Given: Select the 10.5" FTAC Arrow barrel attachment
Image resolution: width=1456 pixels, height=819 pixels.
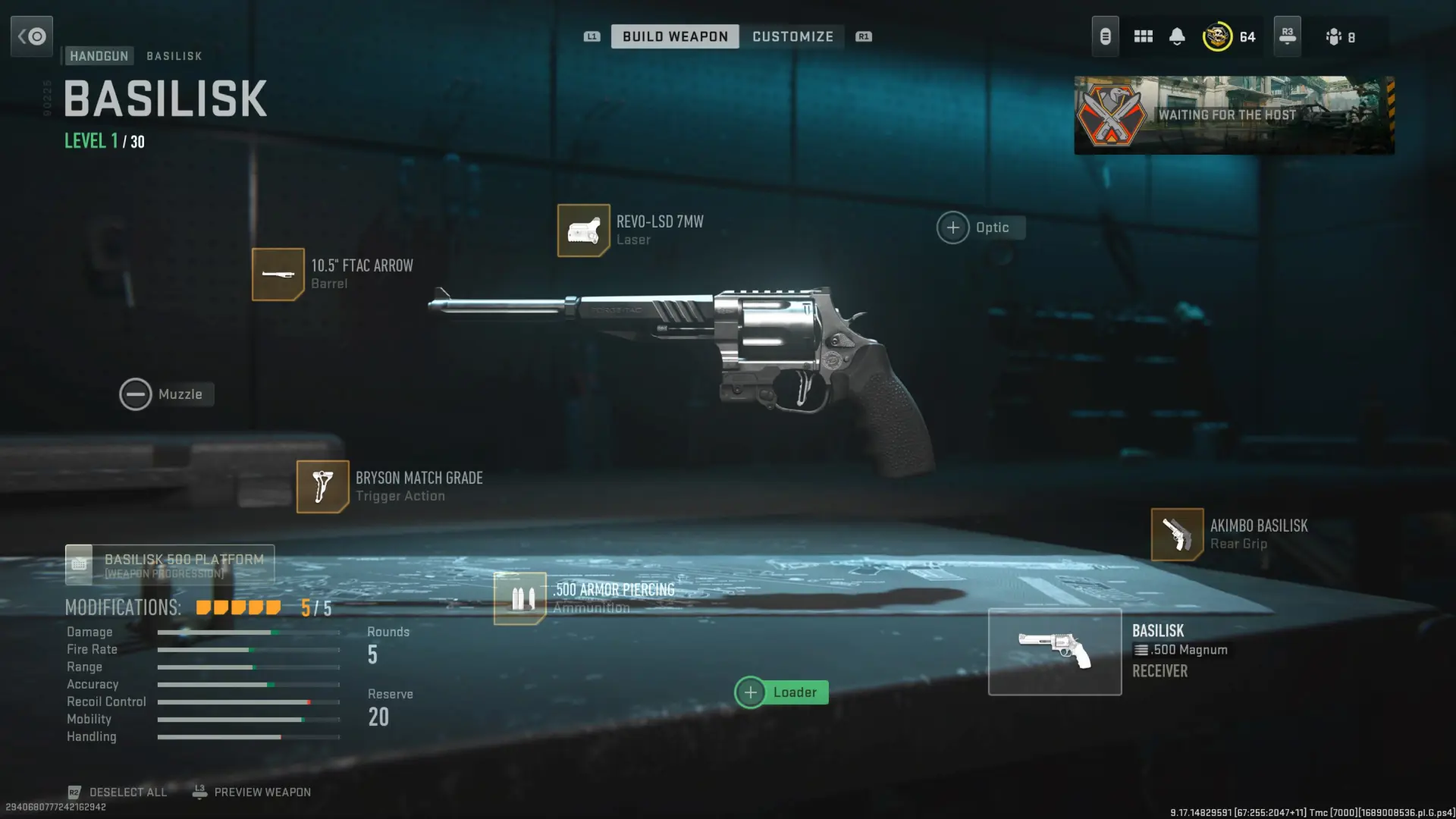Looking at the screenshot, I should tap(278, 274).
